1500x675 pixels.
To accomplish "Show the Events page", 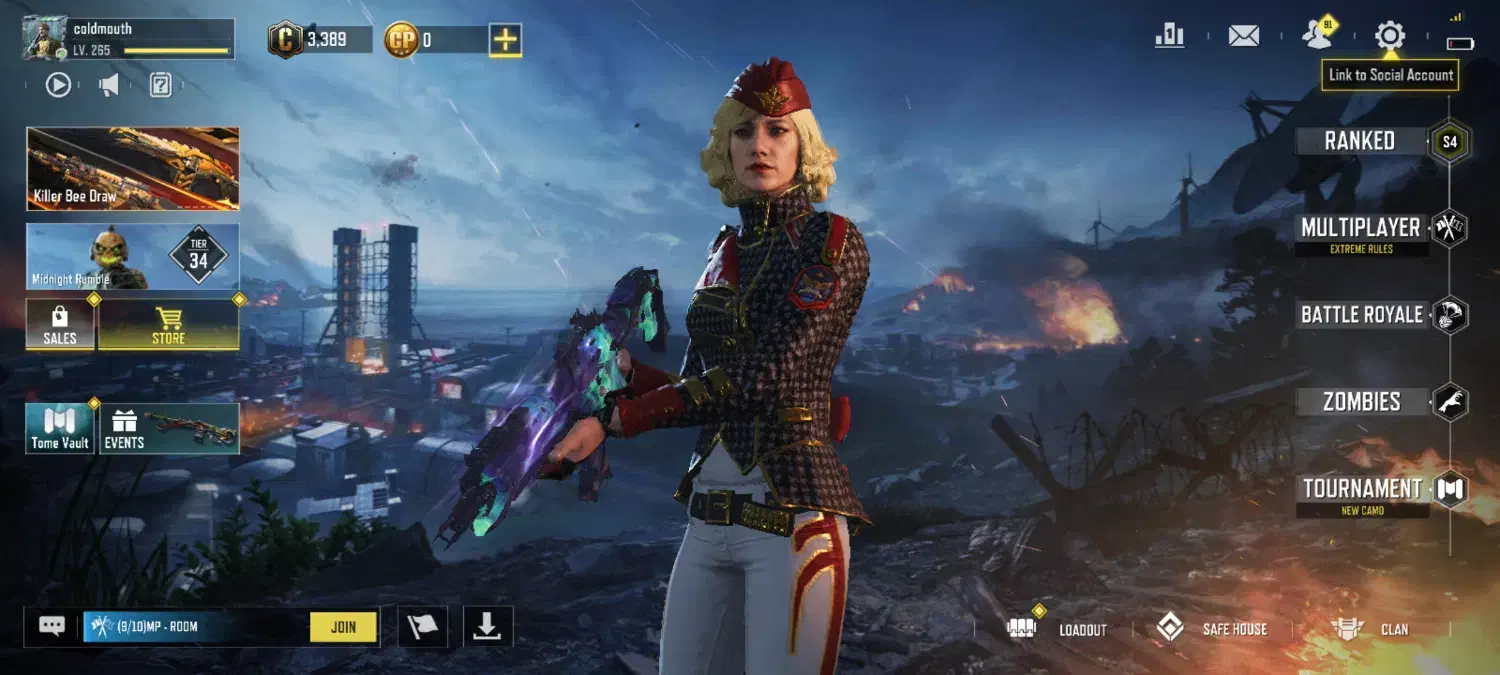I will pos(168,428).
